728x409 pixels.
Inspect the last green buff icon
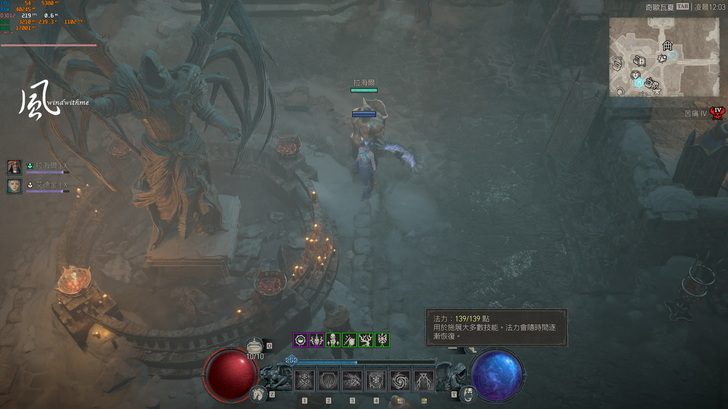pos(381,340)
